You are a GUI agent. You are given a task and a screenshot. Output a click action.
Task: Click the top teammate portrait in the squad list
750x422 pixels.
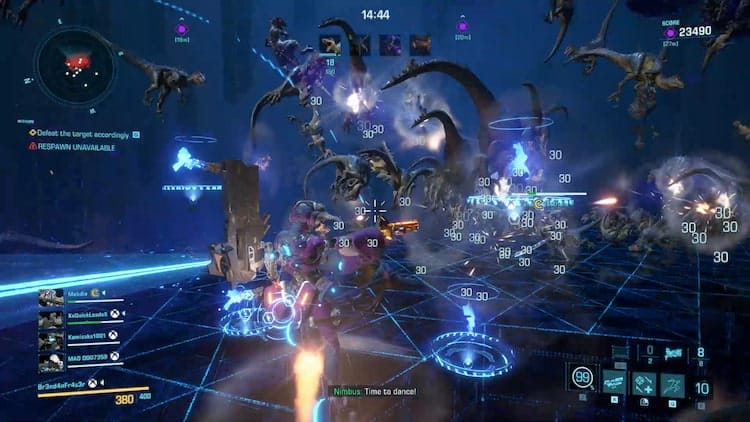pos(50,297)
